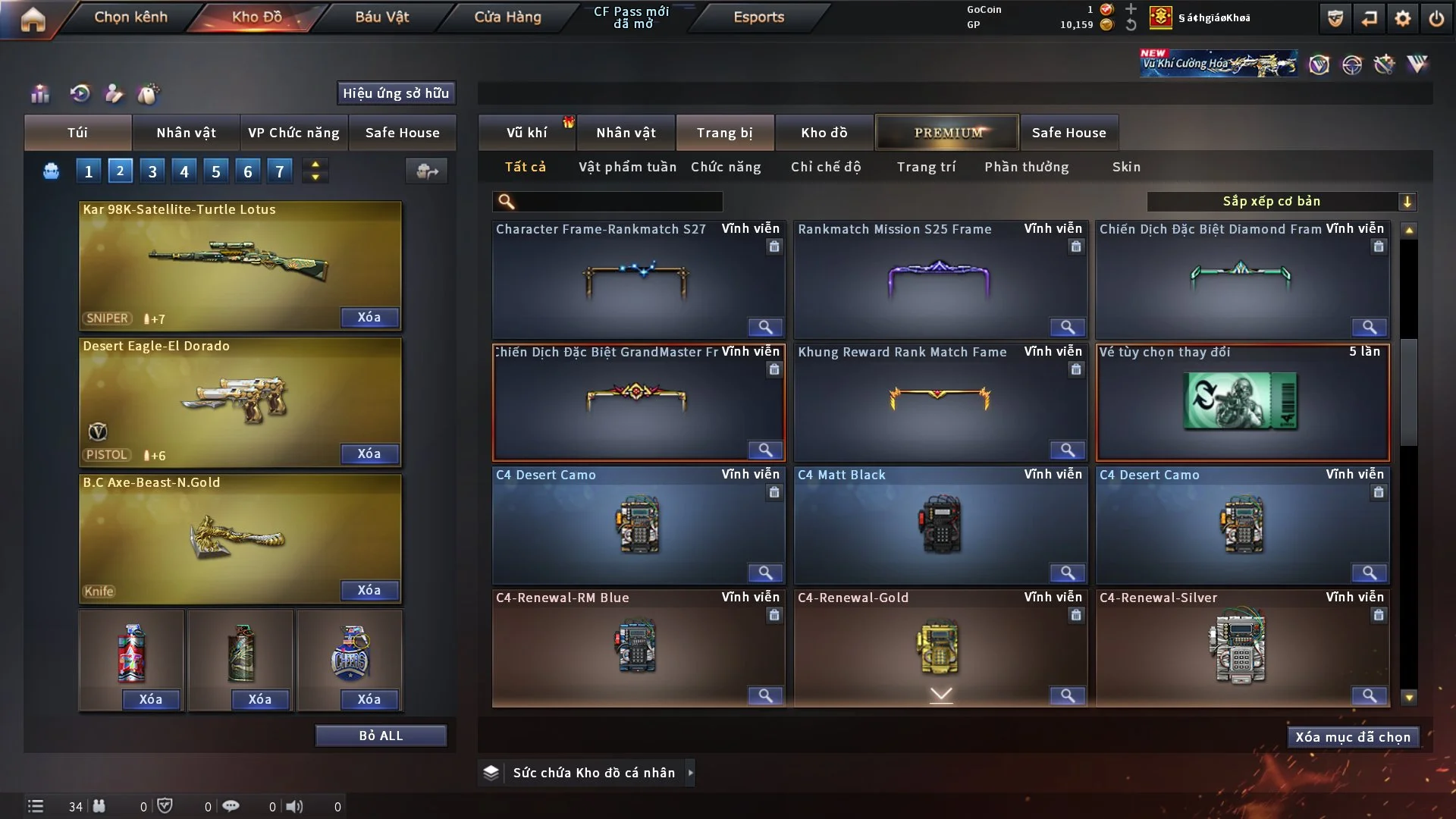Switch to the Safe House tab
This screenshot has height=819, width=1456.
(1069, 132)
